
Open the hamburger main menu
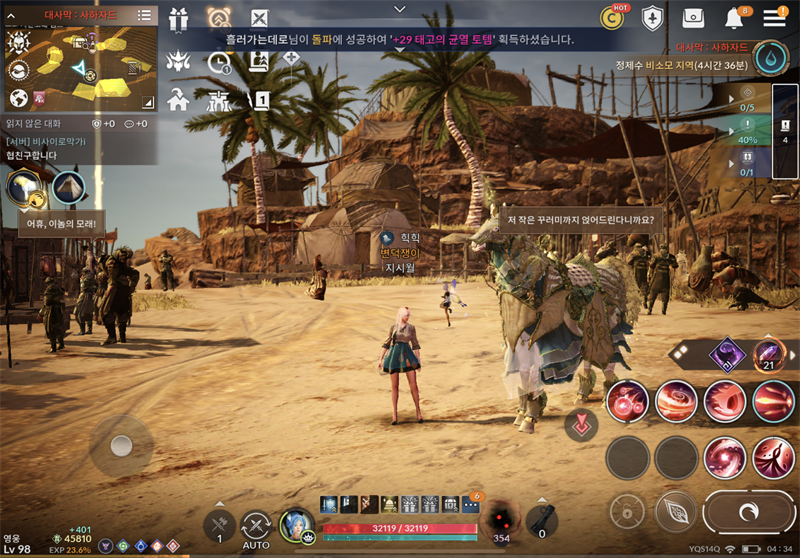point(774,18)
